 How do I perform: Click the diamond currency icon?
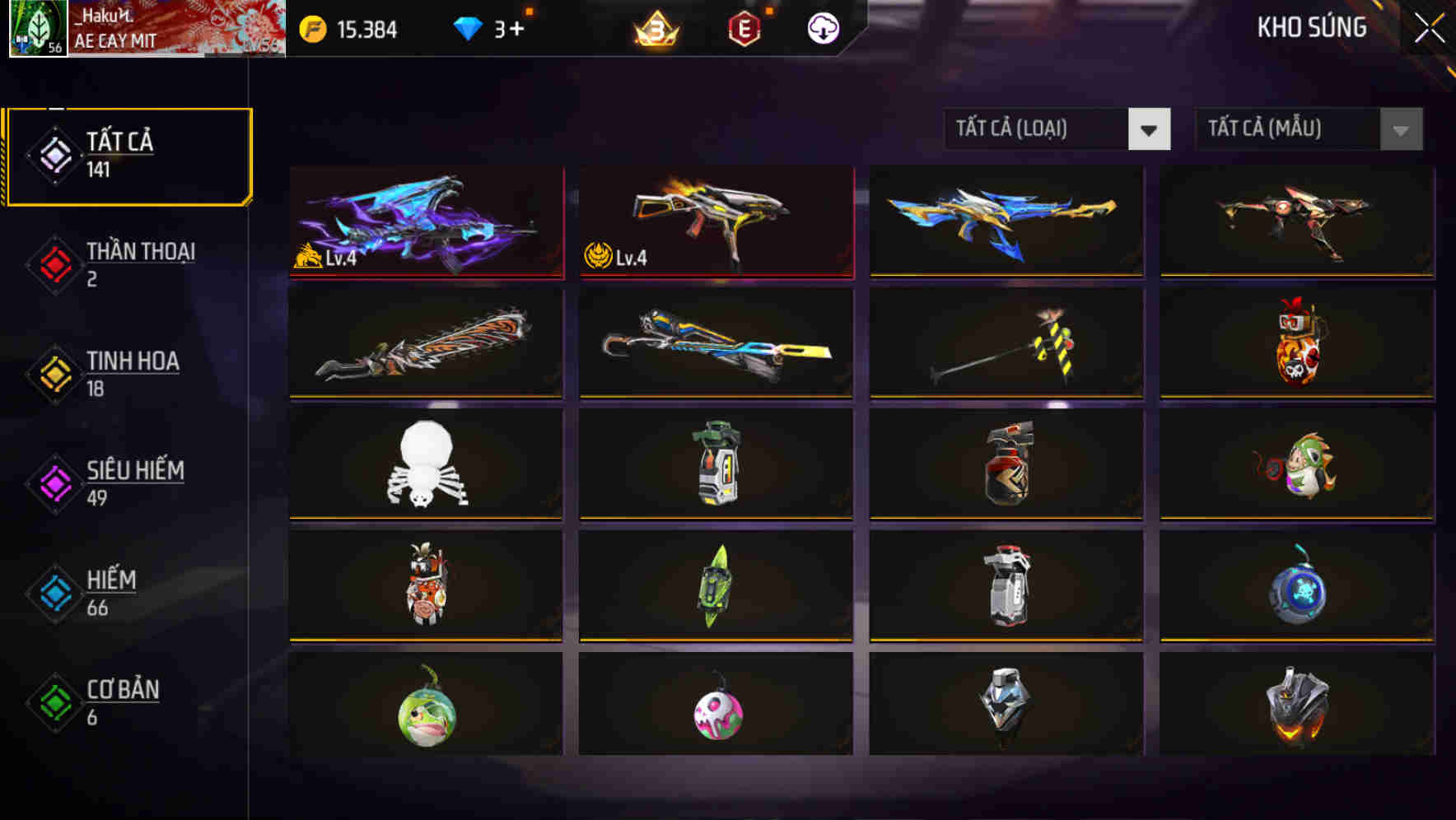469,27
